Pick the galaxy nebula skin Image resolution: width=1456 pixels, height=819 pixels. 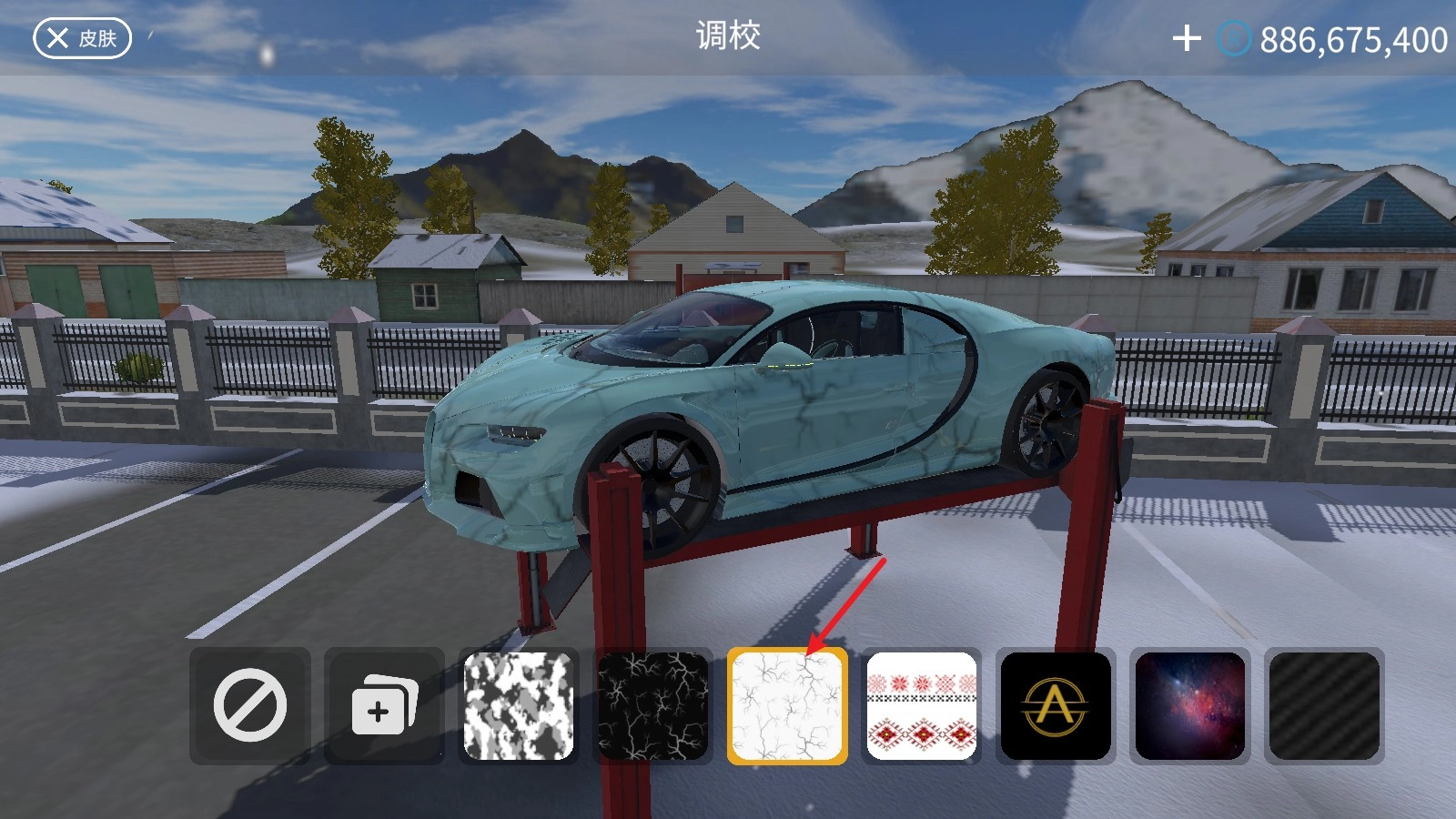[1188, 707]
